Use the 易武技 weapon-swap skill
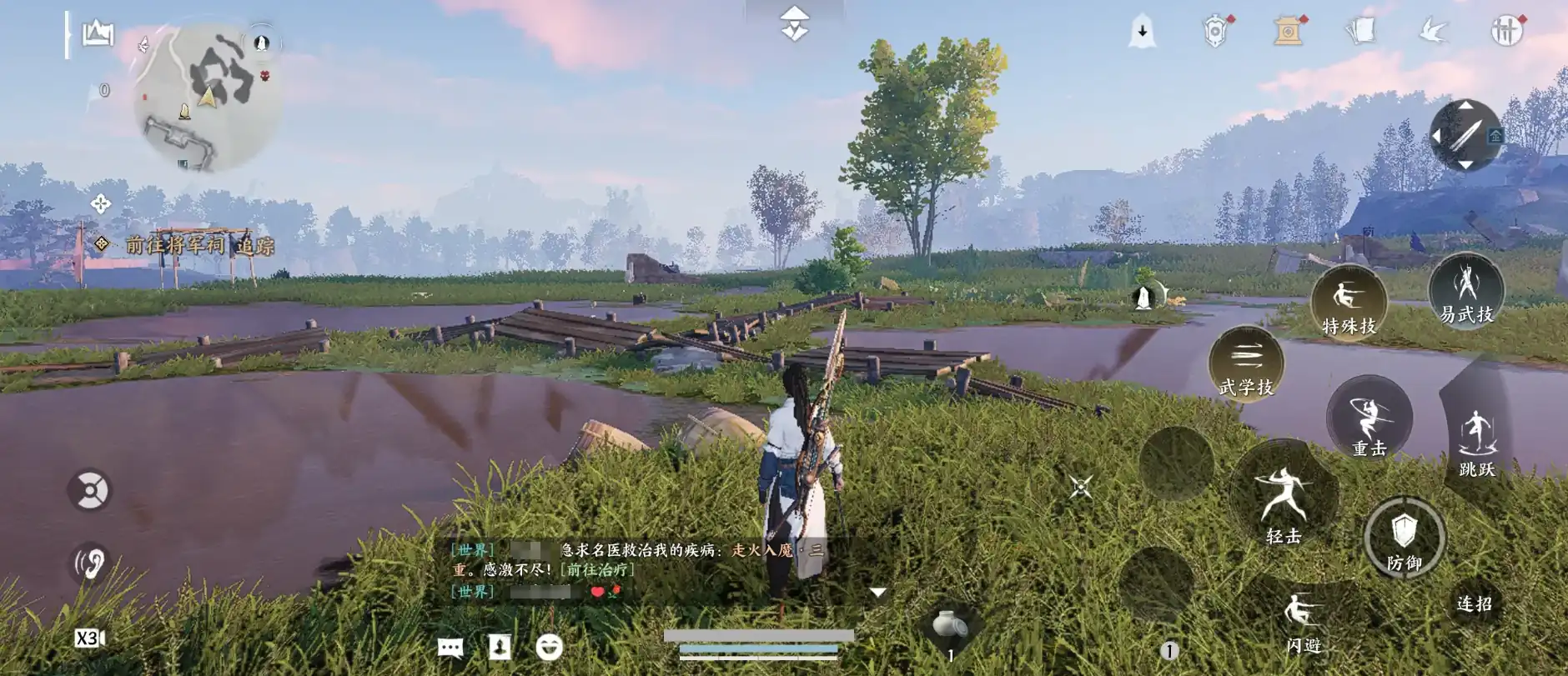The width and height of the screenshot is (1568, 676). 1466,291
